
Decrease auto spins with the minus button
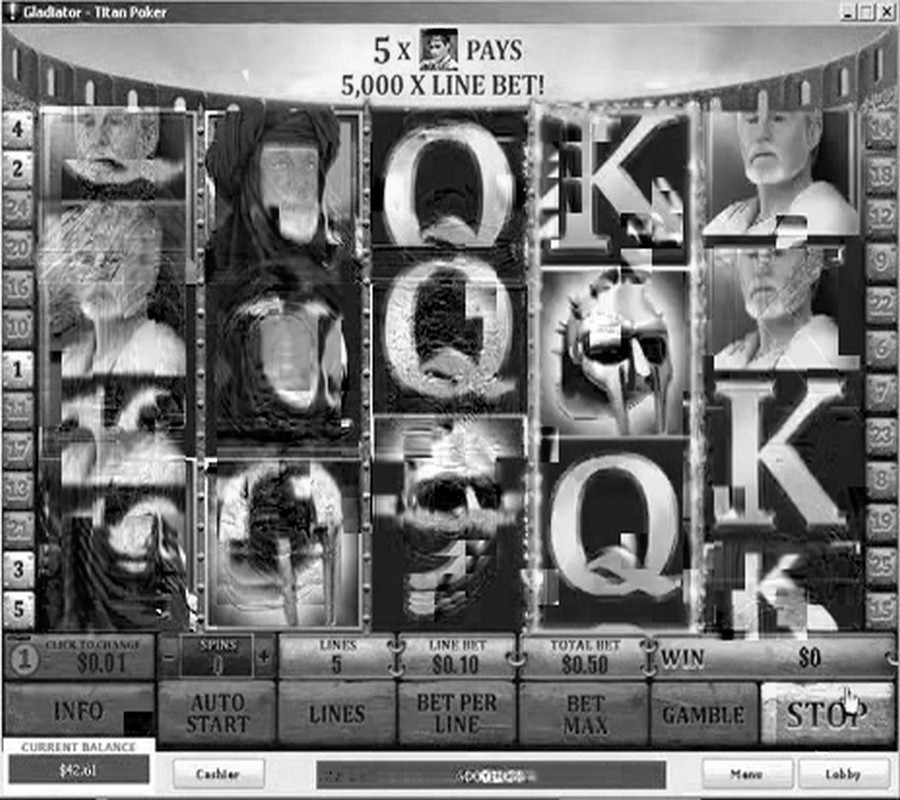[168, 657]
